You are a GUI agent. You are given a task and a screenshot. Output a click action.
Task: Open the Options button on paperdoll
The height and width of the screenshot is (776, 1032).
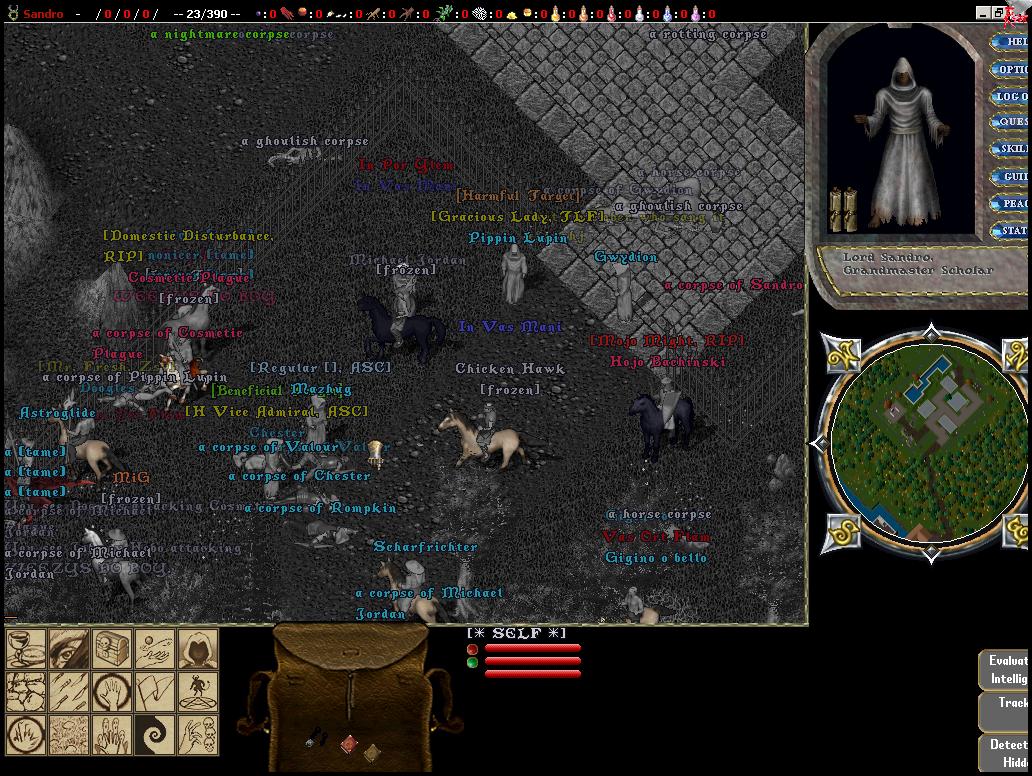pos(1011,70)
